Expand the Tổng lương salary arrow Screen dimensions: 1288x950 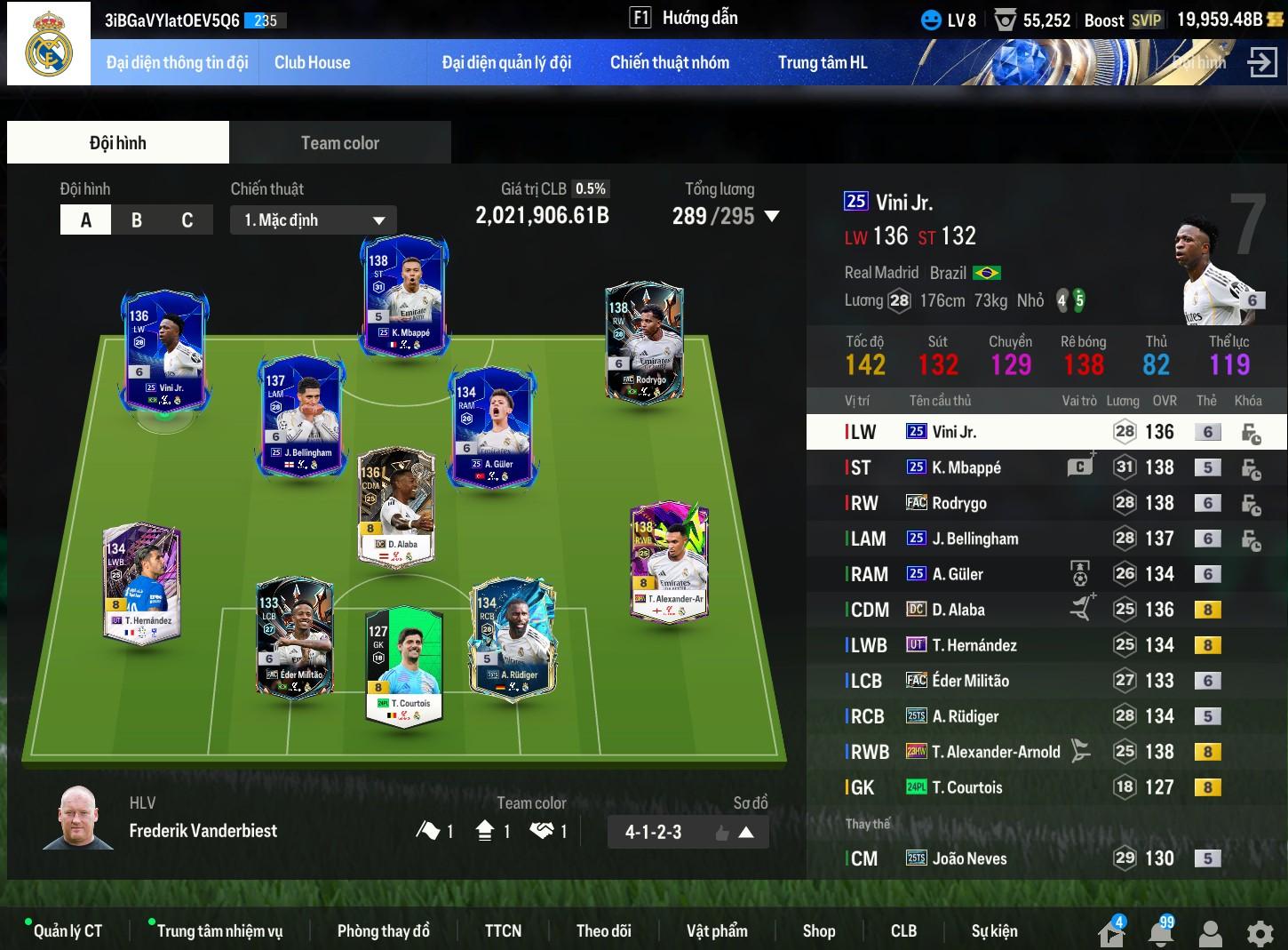point(772,216)
